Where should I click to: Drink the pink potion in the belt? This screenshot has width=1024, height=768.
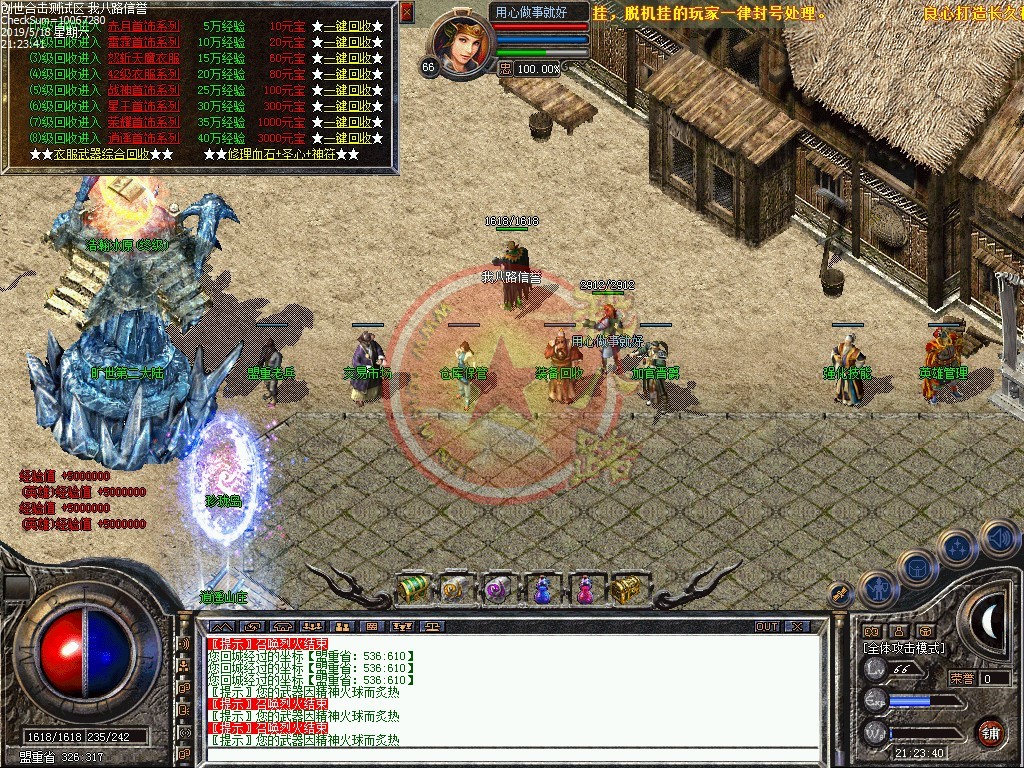[584, 590]
